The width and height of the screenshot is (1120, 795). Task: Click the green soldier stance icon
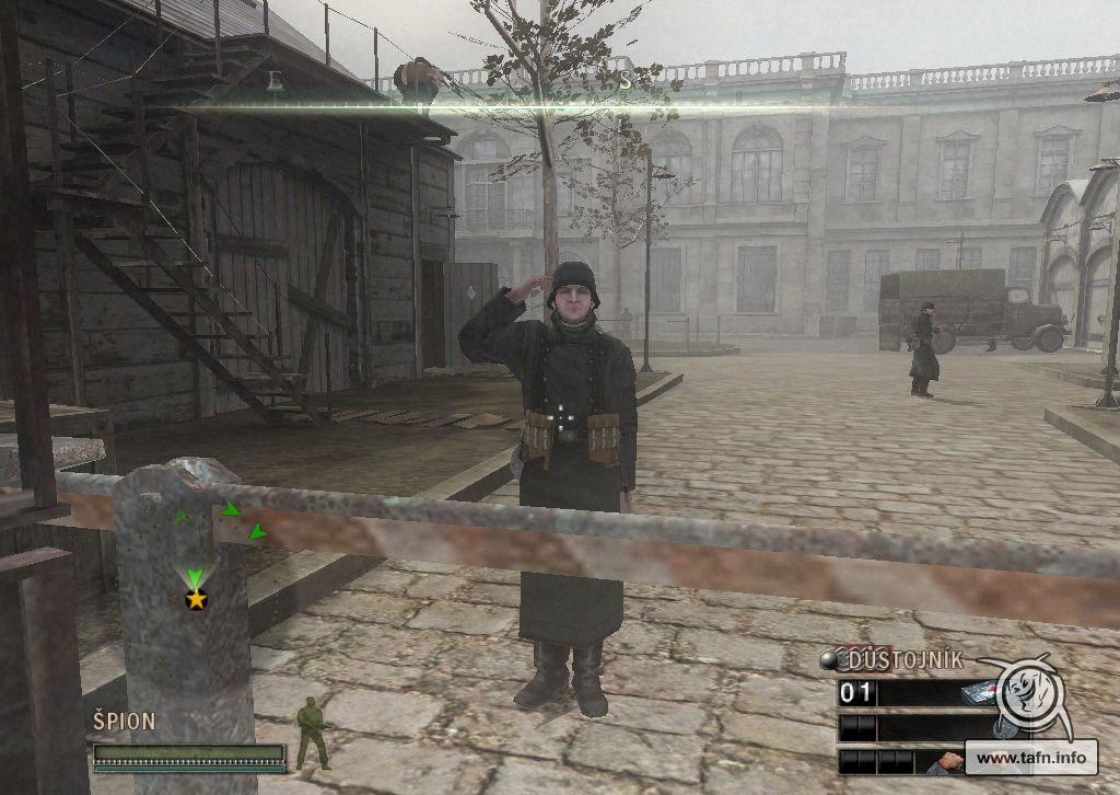point(313,733)
